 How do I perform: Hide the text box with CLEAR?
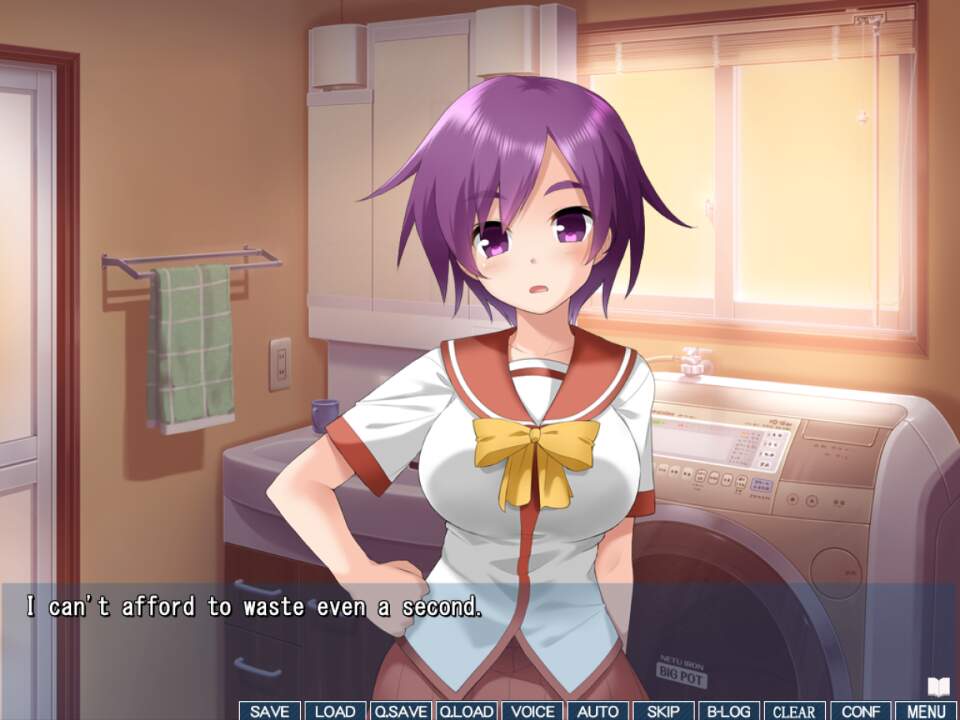pos(795,711)
